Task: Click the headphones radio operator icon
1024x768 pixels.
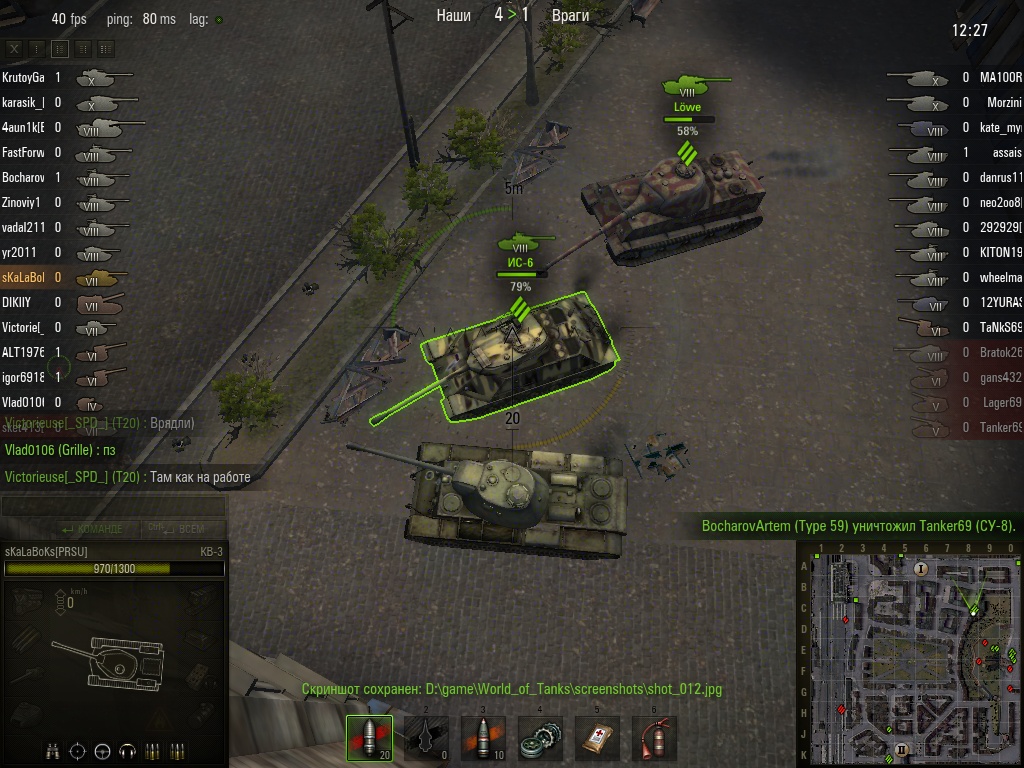Action: [127, 751]
